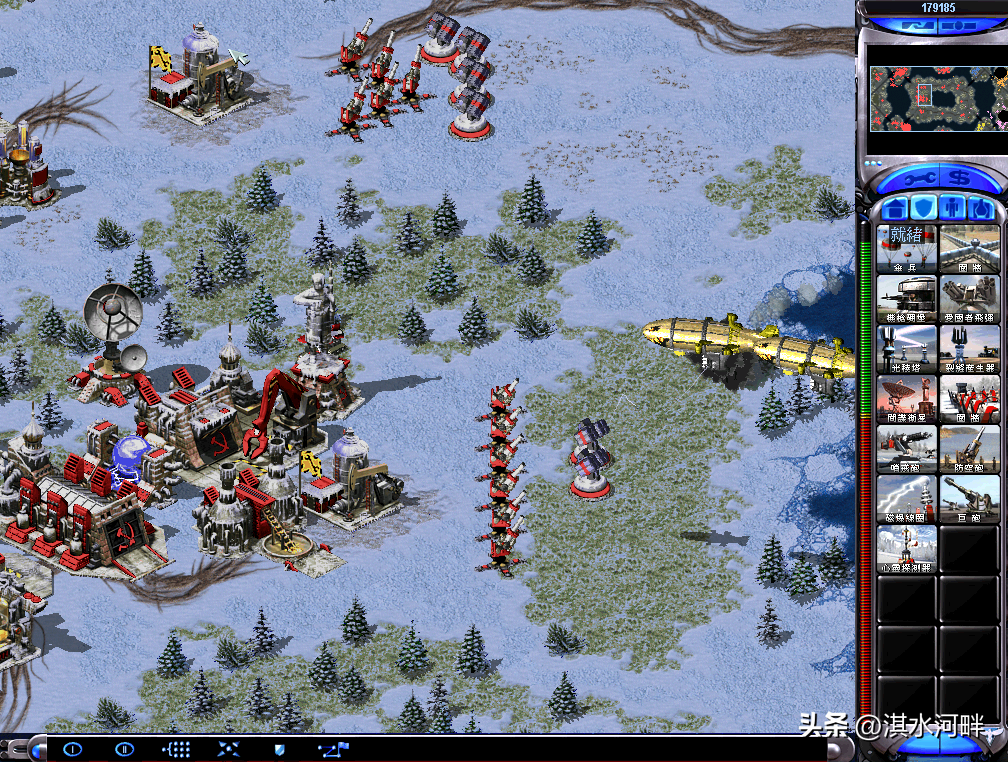Click the beacon flag button on command bar
Screen dimensions: 1008x762
[328, 748]
